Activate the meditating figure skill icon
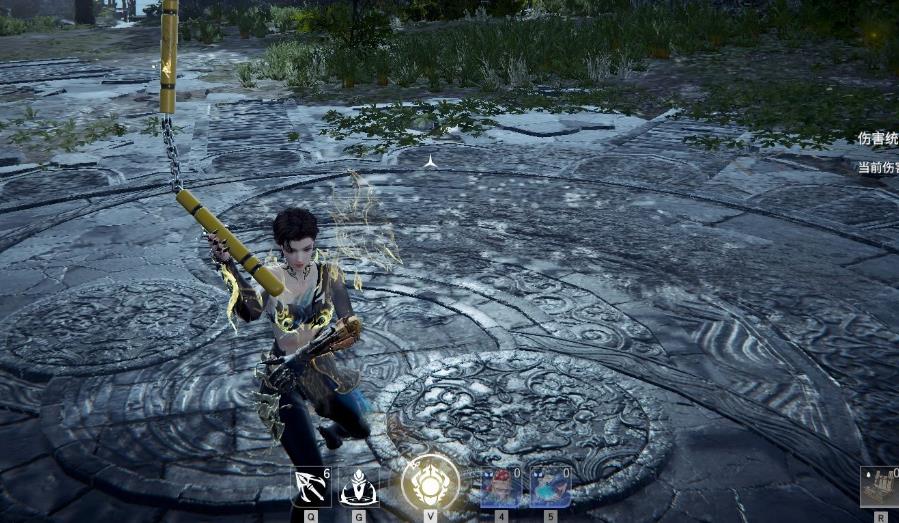899x523 pixels. [x=359, y=487]
